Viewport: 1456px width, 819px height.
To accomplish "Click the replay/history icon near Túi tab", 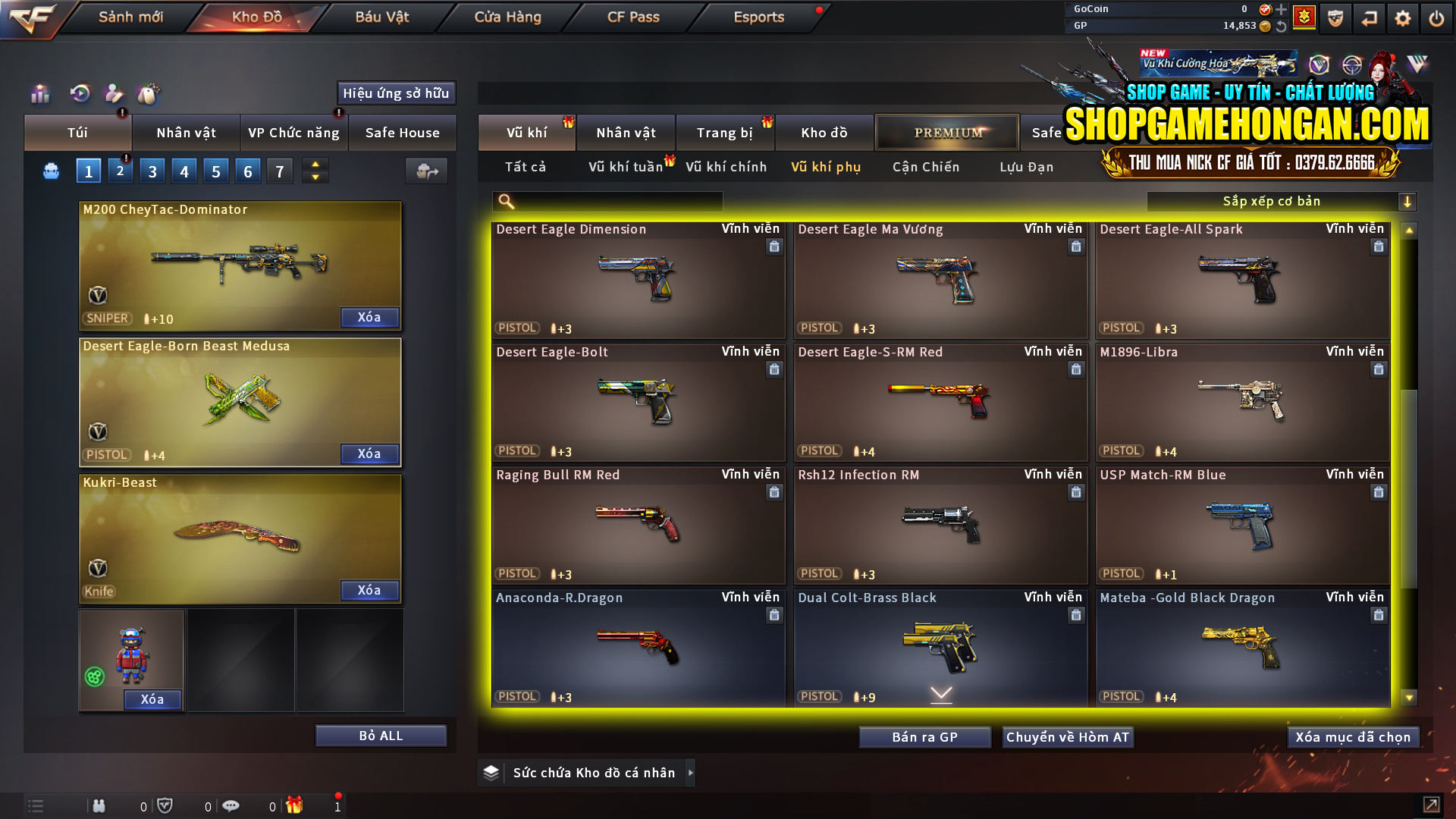I will coord(79,94).
